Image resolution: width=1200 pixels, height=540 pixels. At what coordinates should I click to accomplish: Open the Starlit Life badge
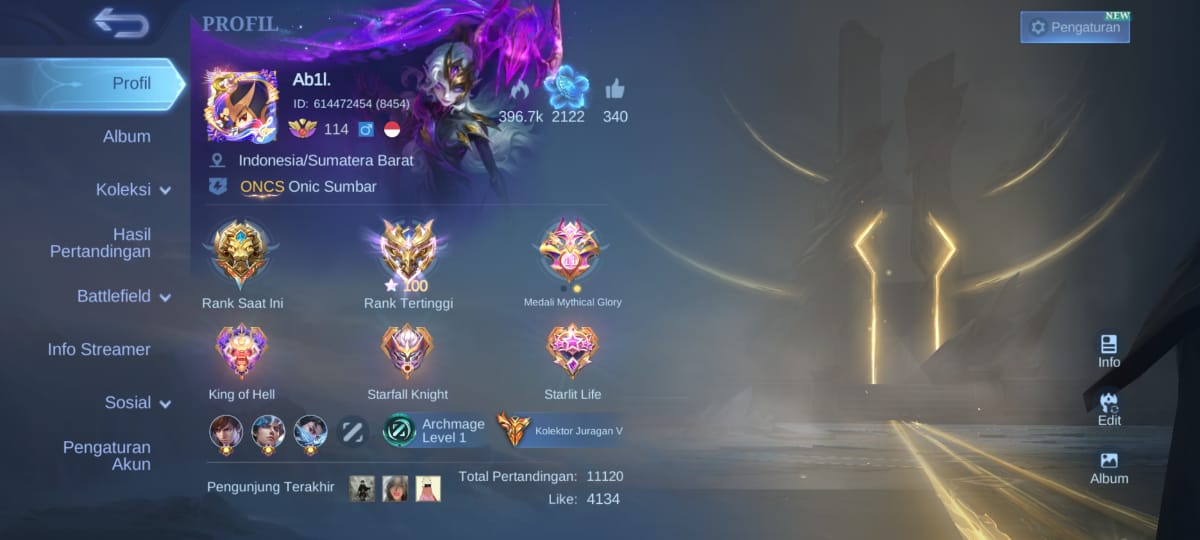point(572,351)
